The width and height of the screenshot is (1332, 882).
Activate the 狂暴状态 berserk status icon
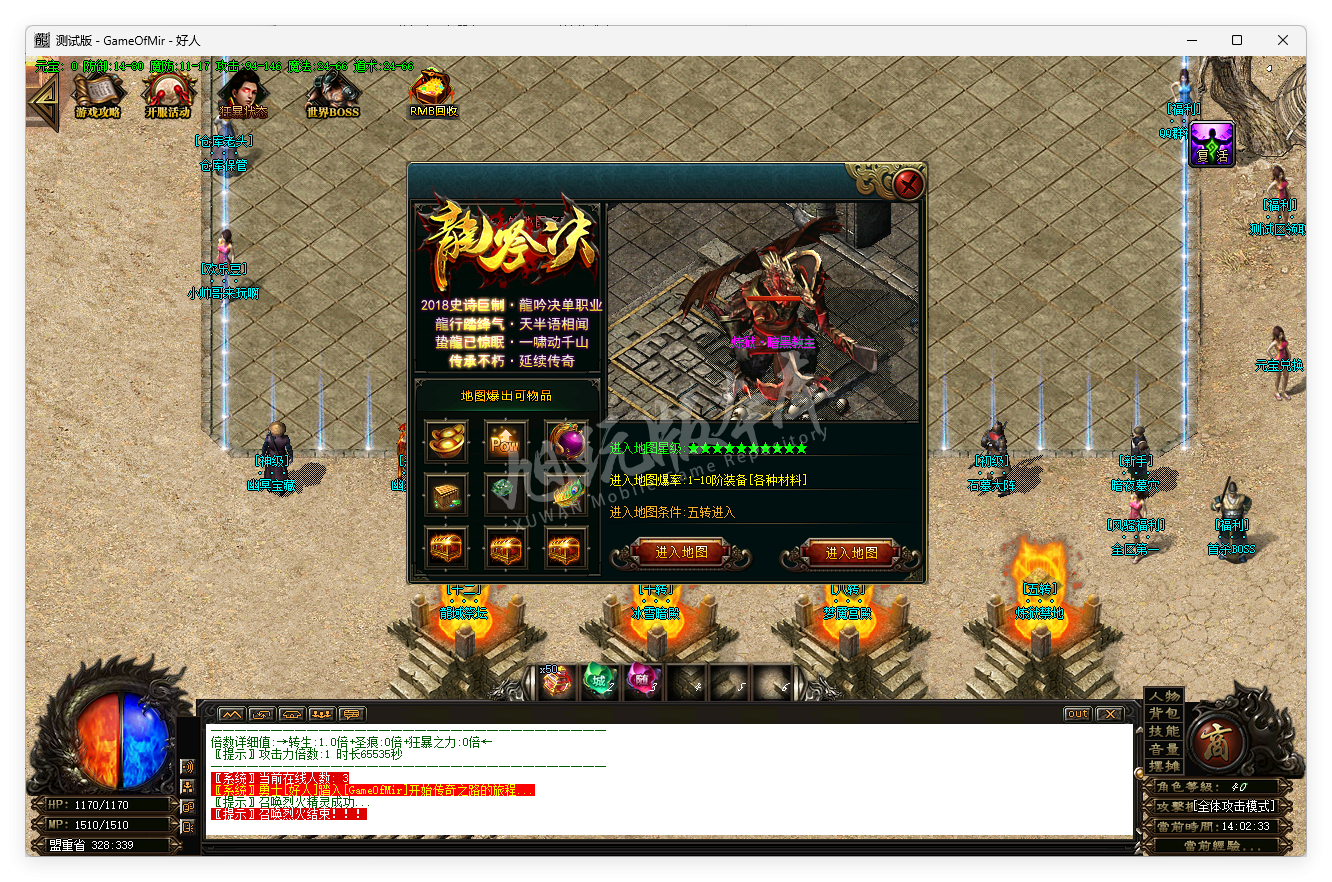point(243,90)
